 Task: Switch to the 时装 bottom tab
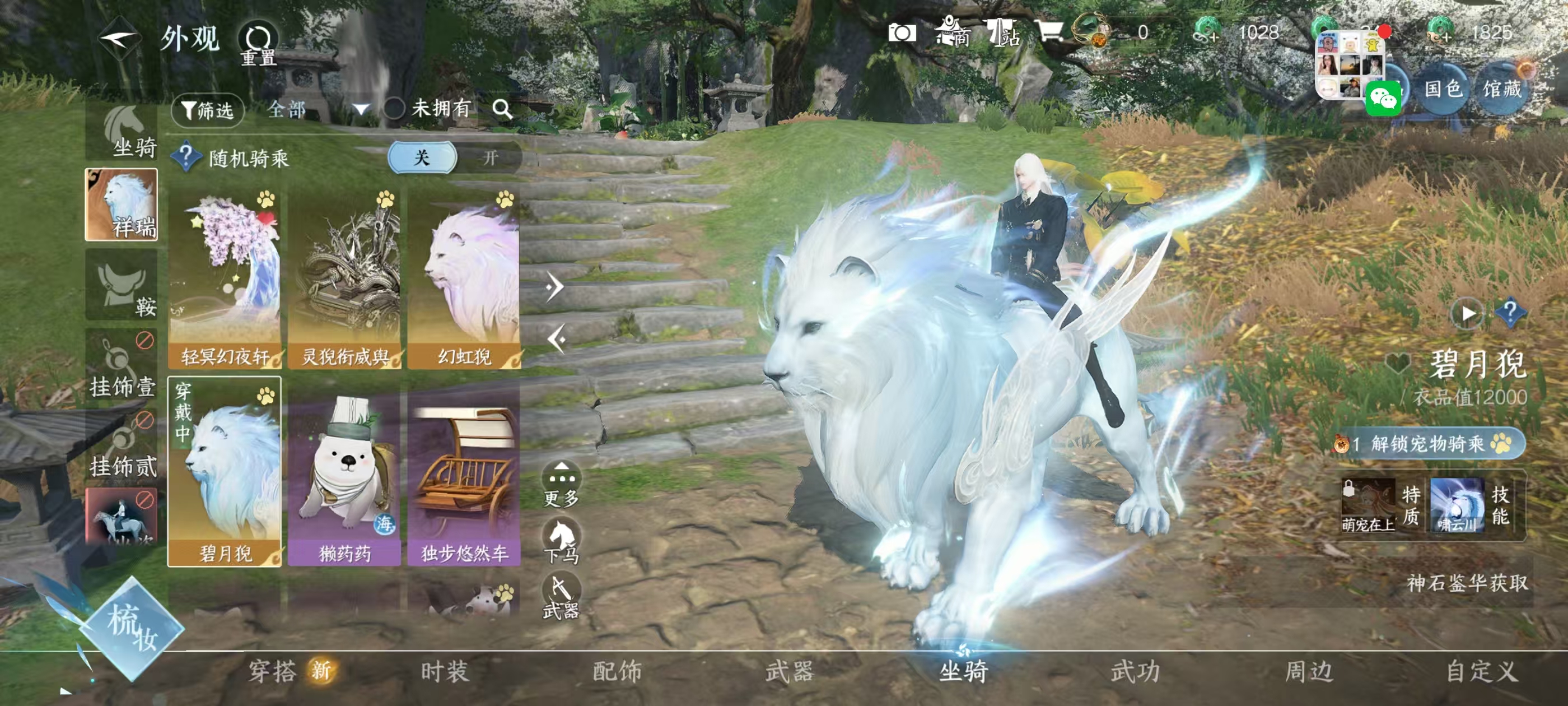coord(445,671)
